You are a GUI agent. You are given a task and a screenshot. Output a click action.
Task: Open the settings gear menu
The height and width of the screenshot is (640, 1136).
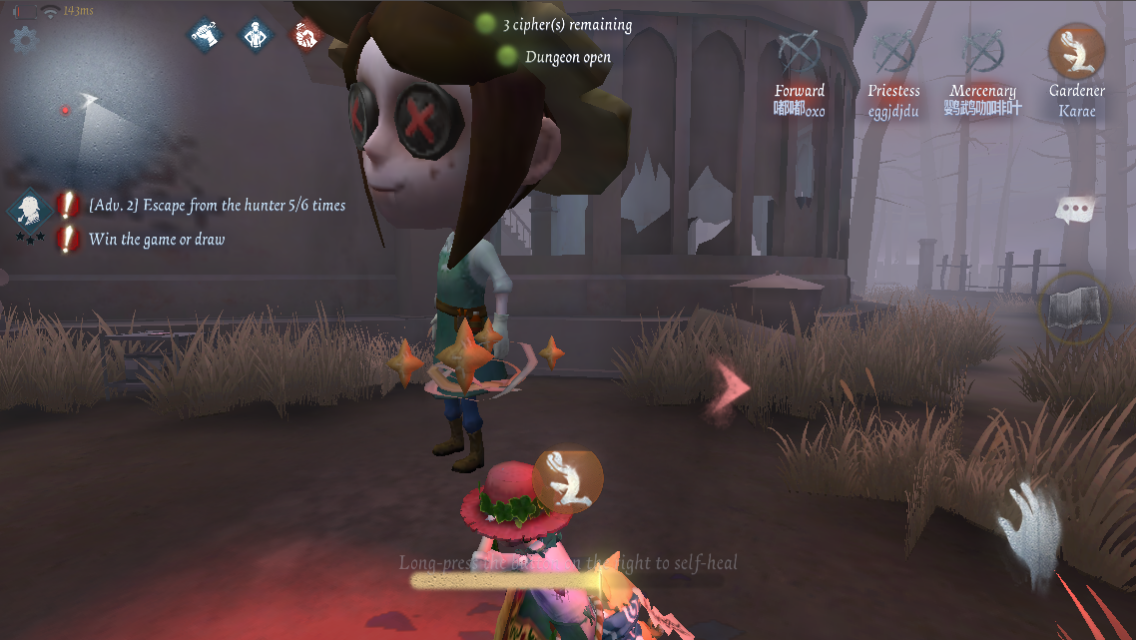(23, 39)
